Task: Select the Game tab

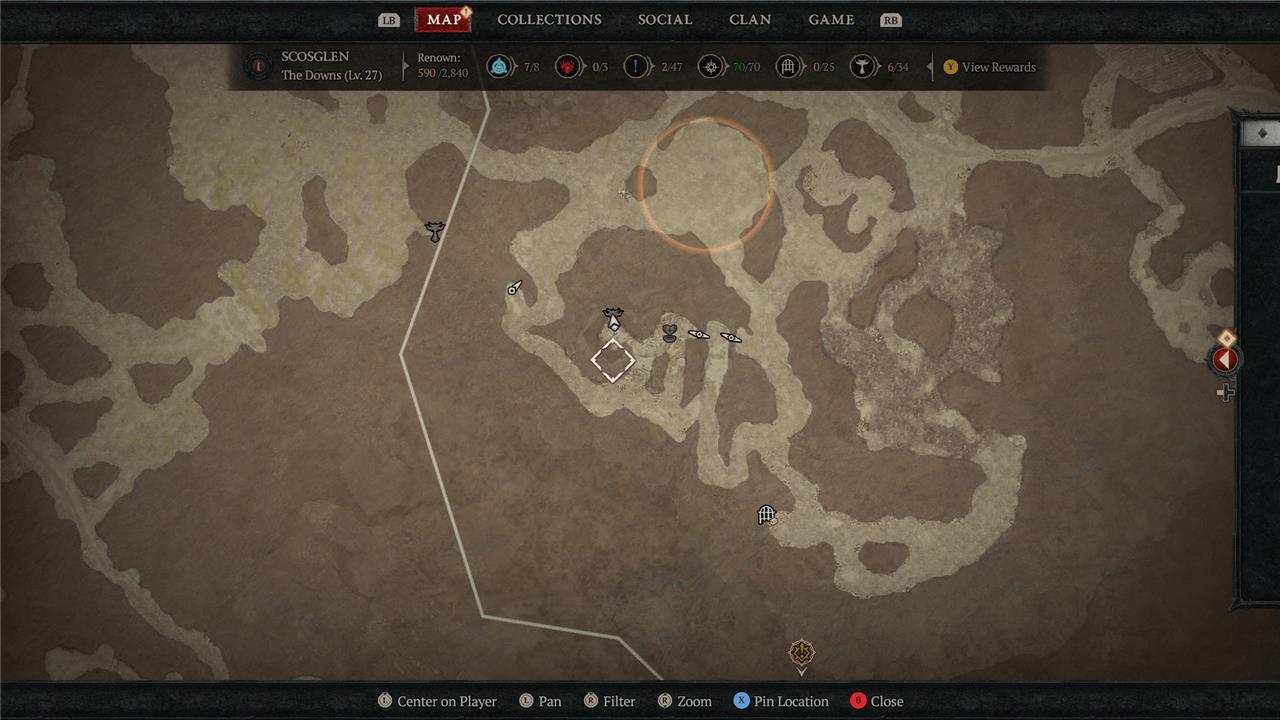Action: coord(831,20)
